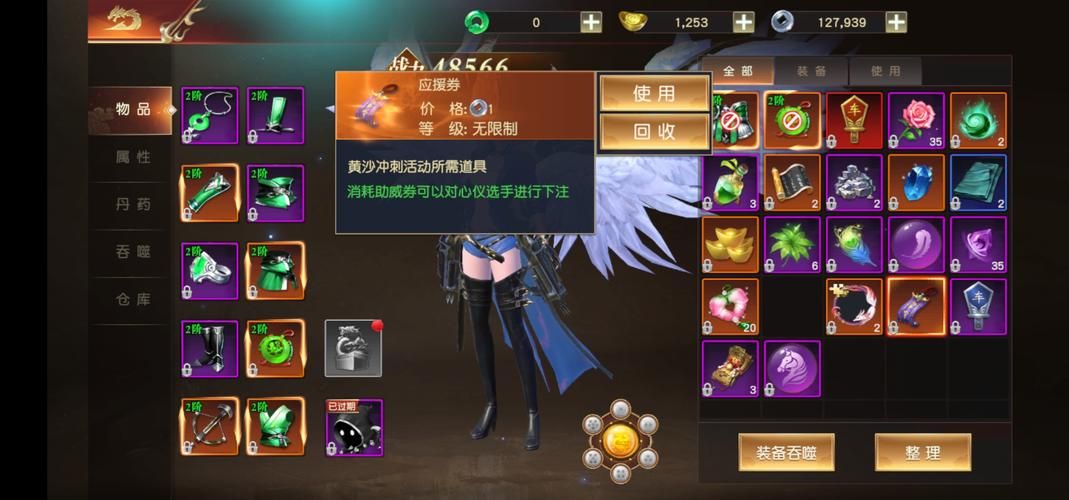The width and height of the screenshot is (1069, 500).
Task: Open the 仓库 warehouse section
Action: [133, 299]
